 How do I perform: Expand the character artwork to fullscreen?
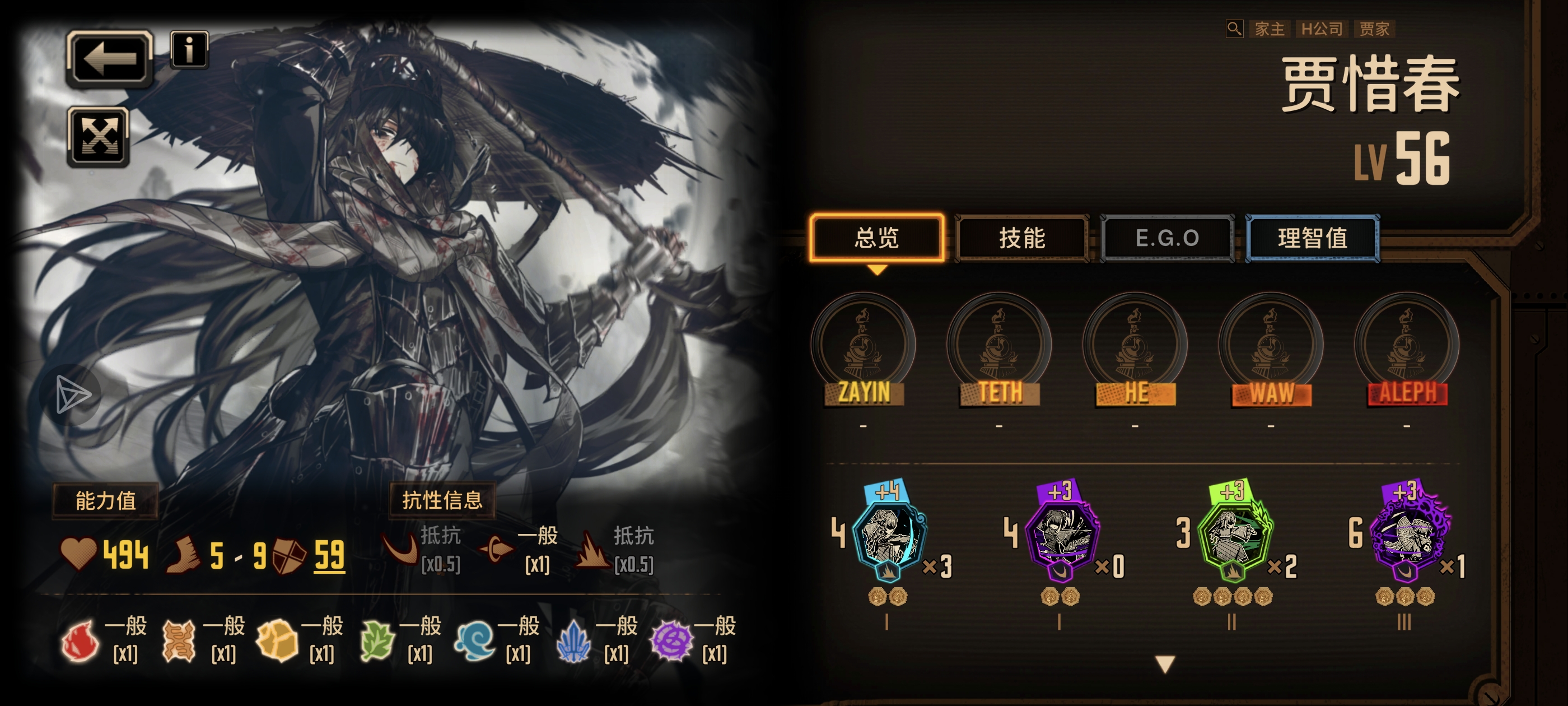[x=98, y=137]
